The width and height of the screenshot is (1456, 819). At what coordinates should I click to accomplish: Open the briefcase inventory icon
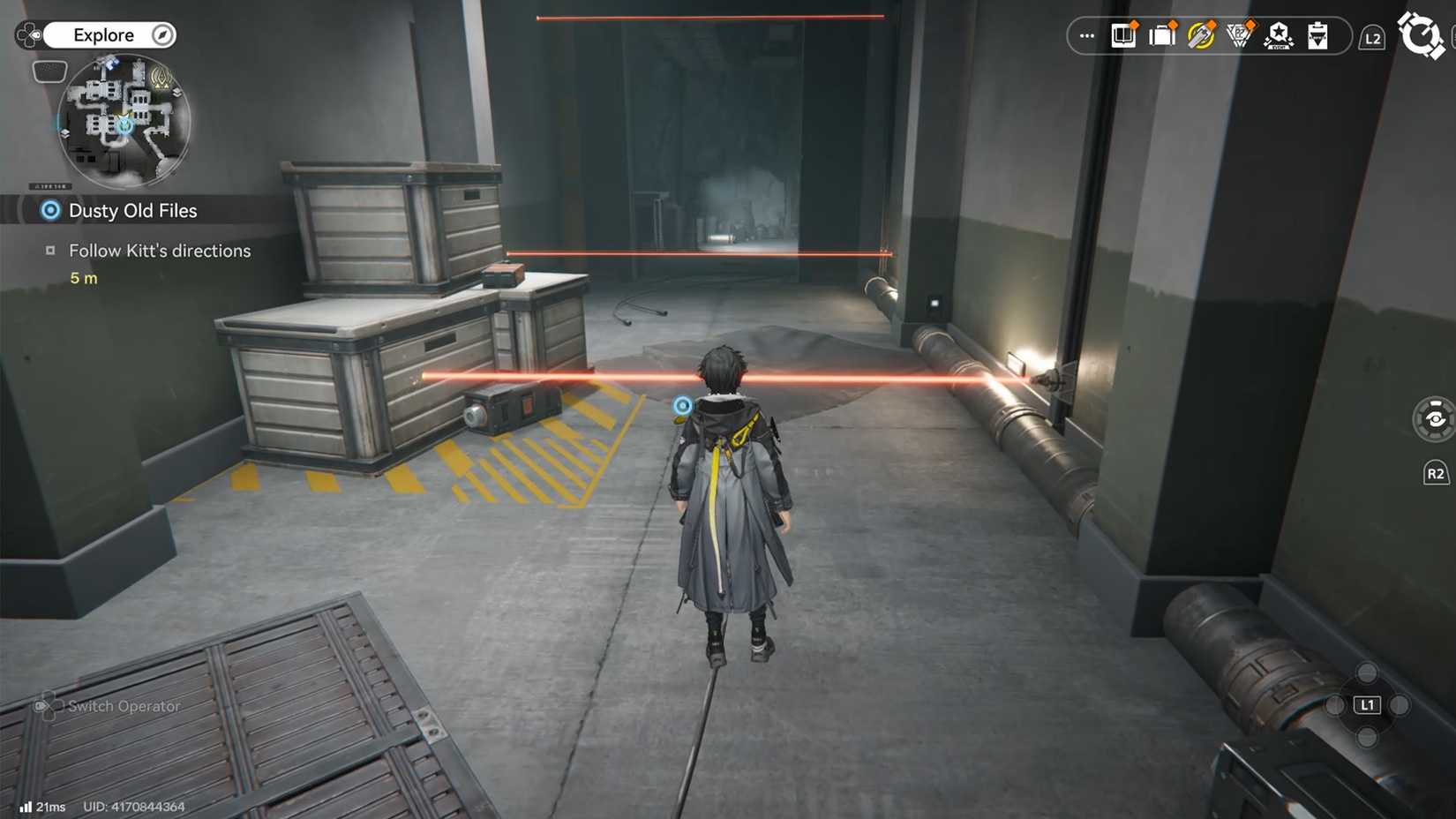(1162, 35)
